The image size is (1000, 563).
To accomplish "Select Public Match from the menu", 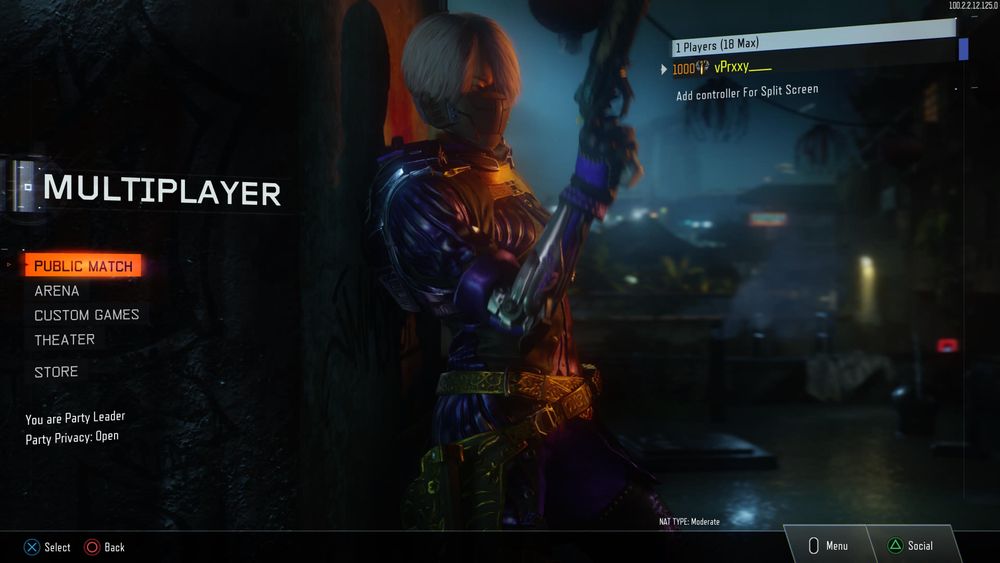I will click(83, 266).
